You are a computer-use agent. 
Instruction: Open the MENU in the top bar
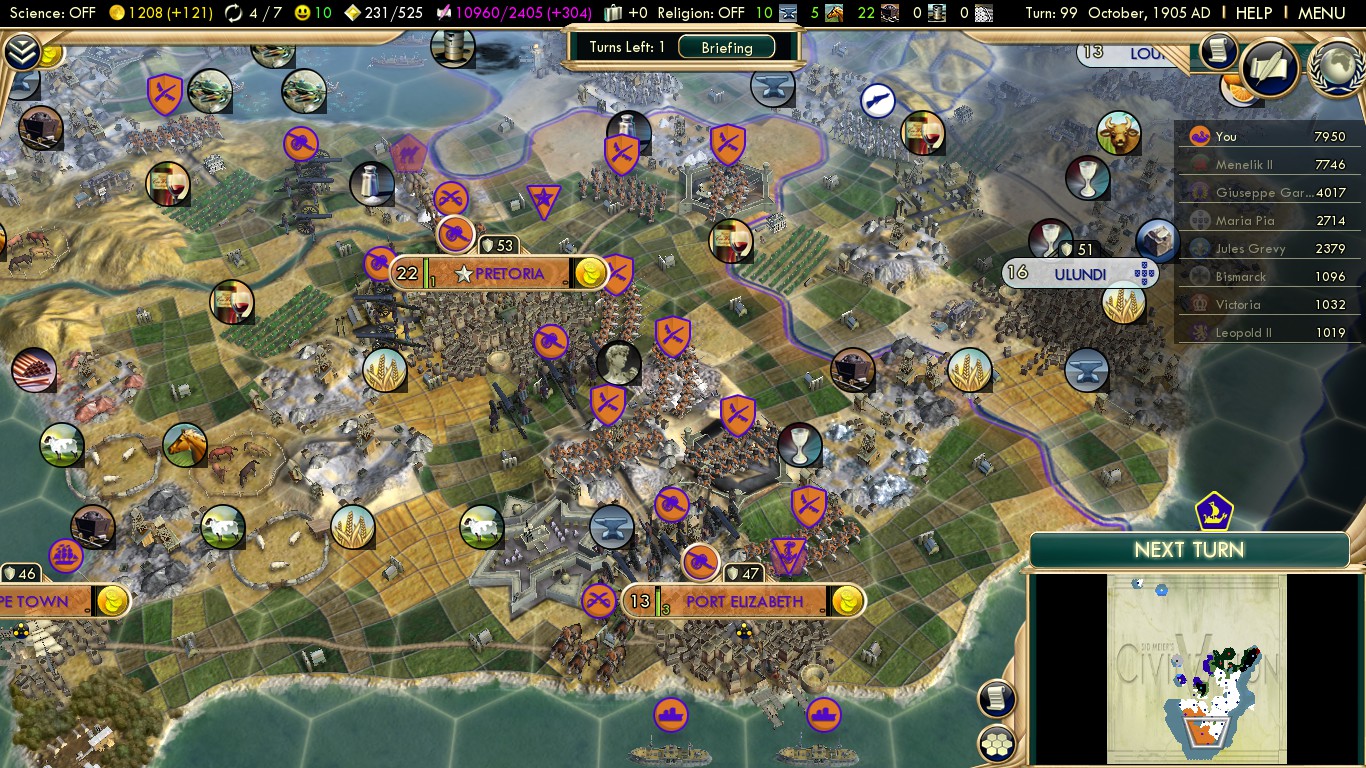[x=1321, y=13]
